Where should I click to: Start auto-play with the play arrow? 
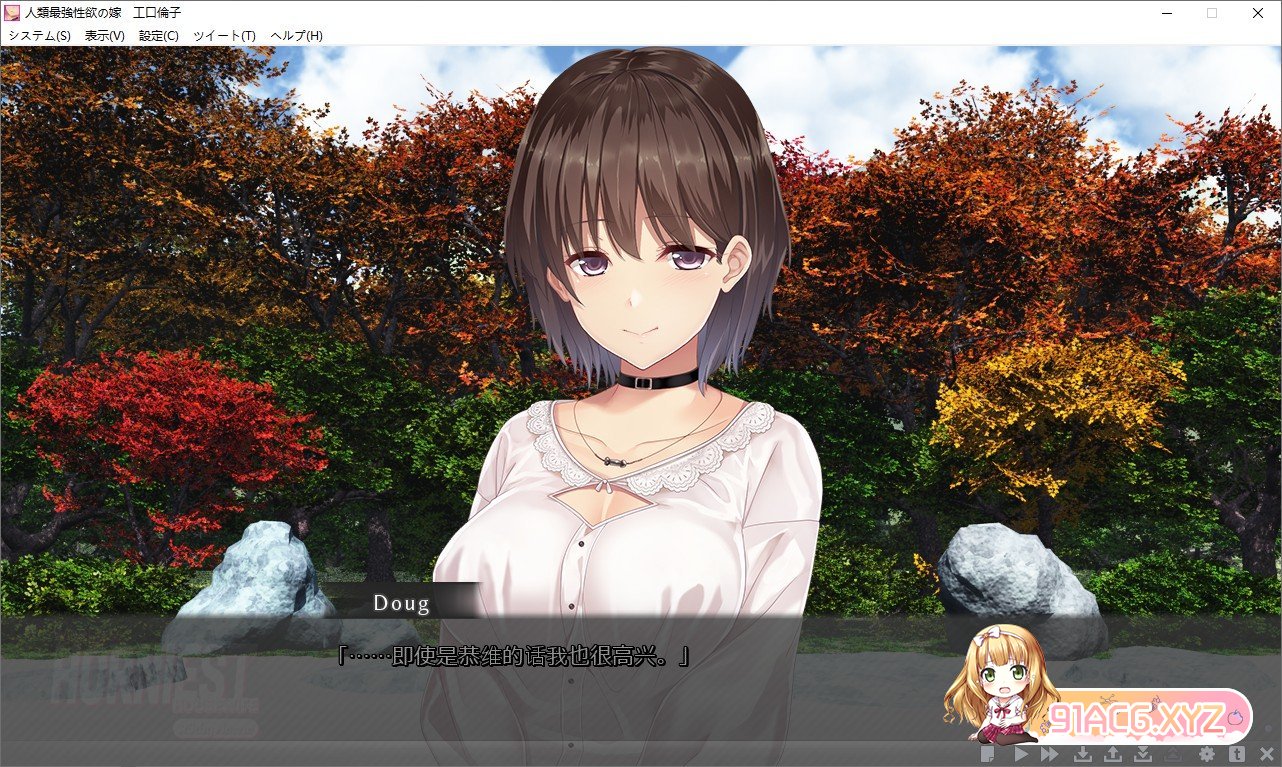(1021, 754)
